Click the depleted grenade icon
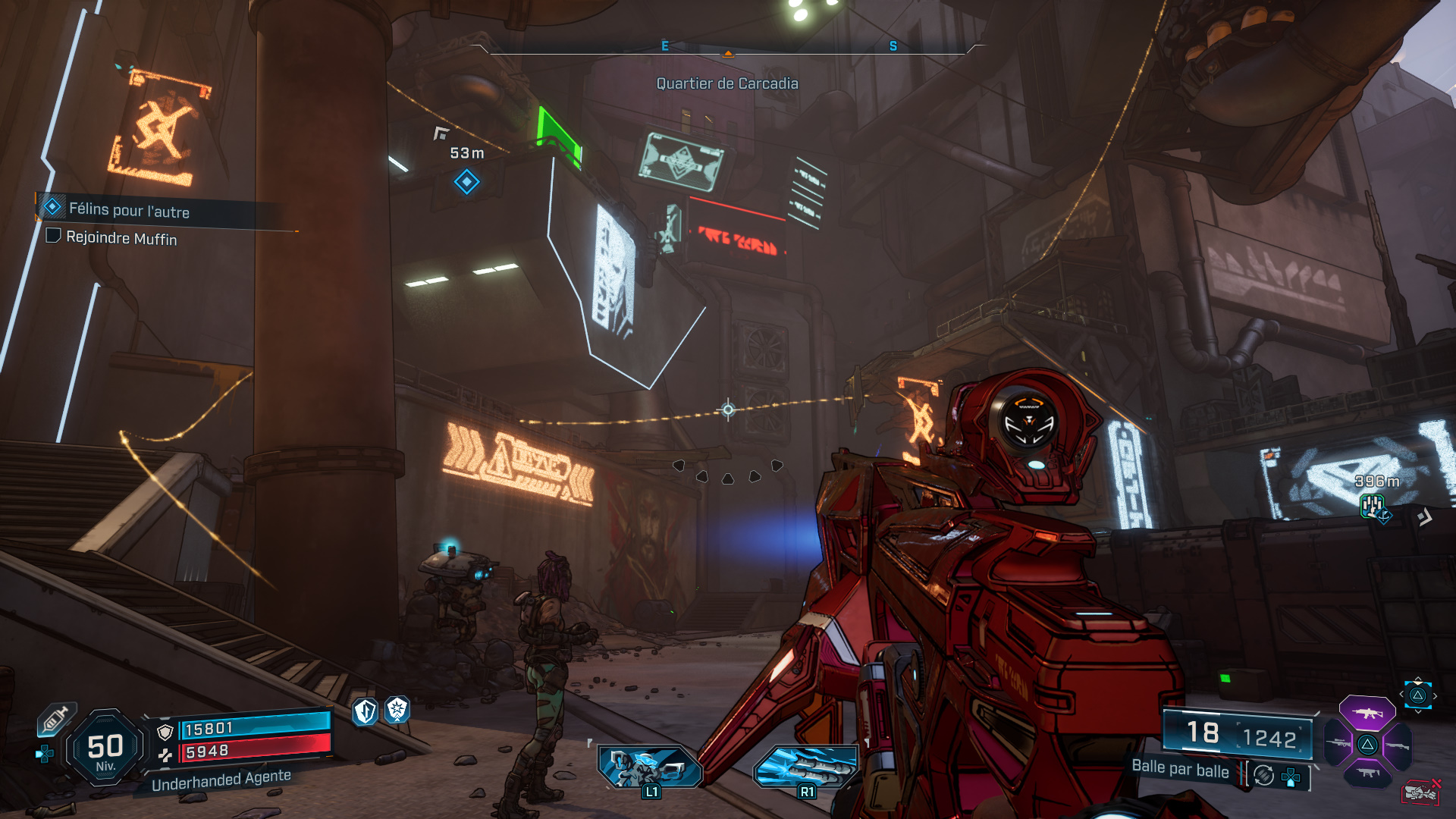 click(1420, 792)
